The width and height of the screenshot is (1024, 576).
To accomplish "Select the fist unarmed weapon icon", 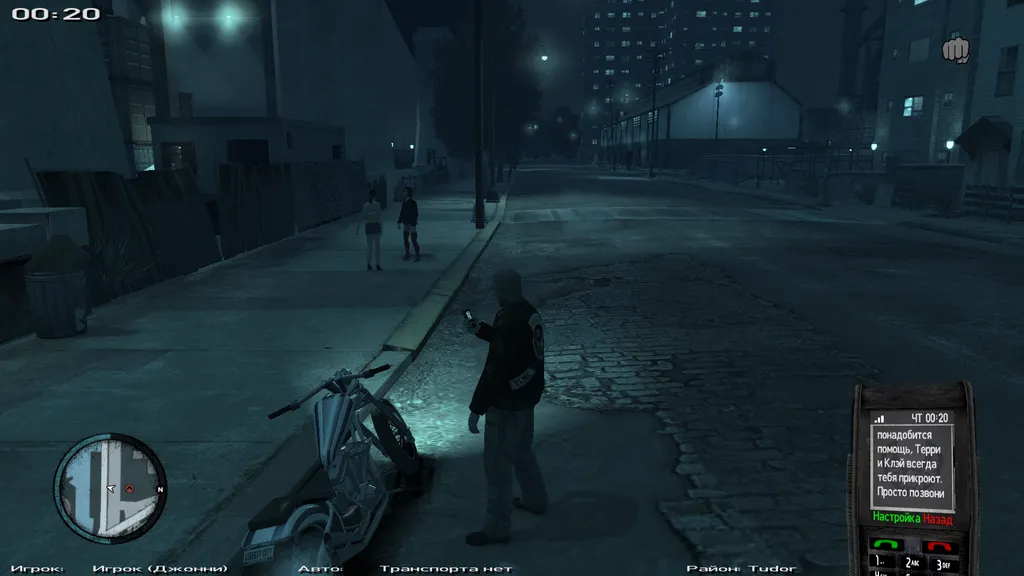I will [x=956, y=49].
